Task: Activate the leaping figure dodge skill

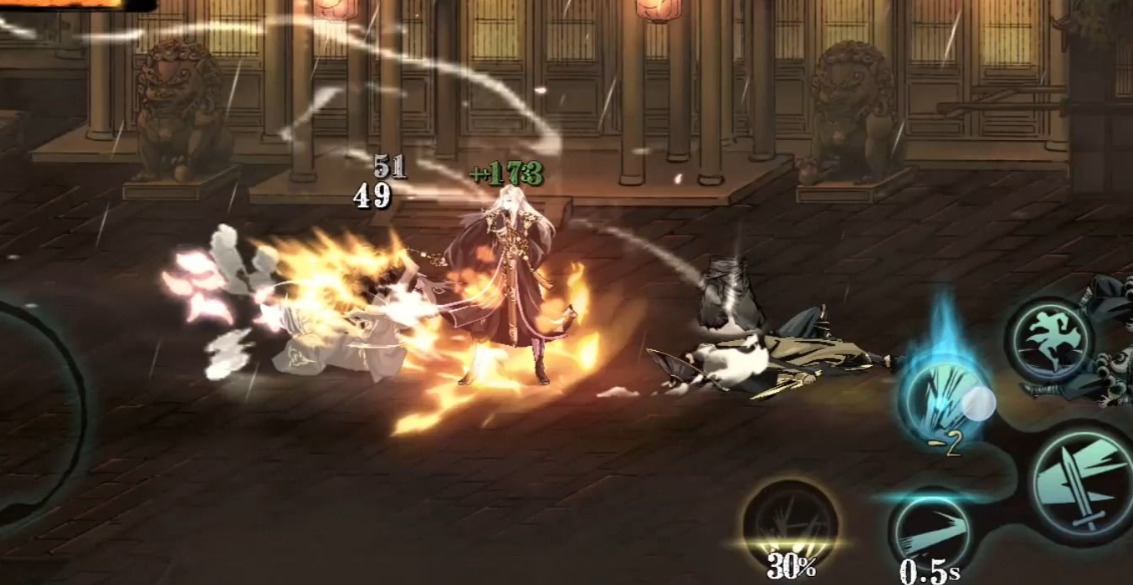Action: [x=1048, y=340]
